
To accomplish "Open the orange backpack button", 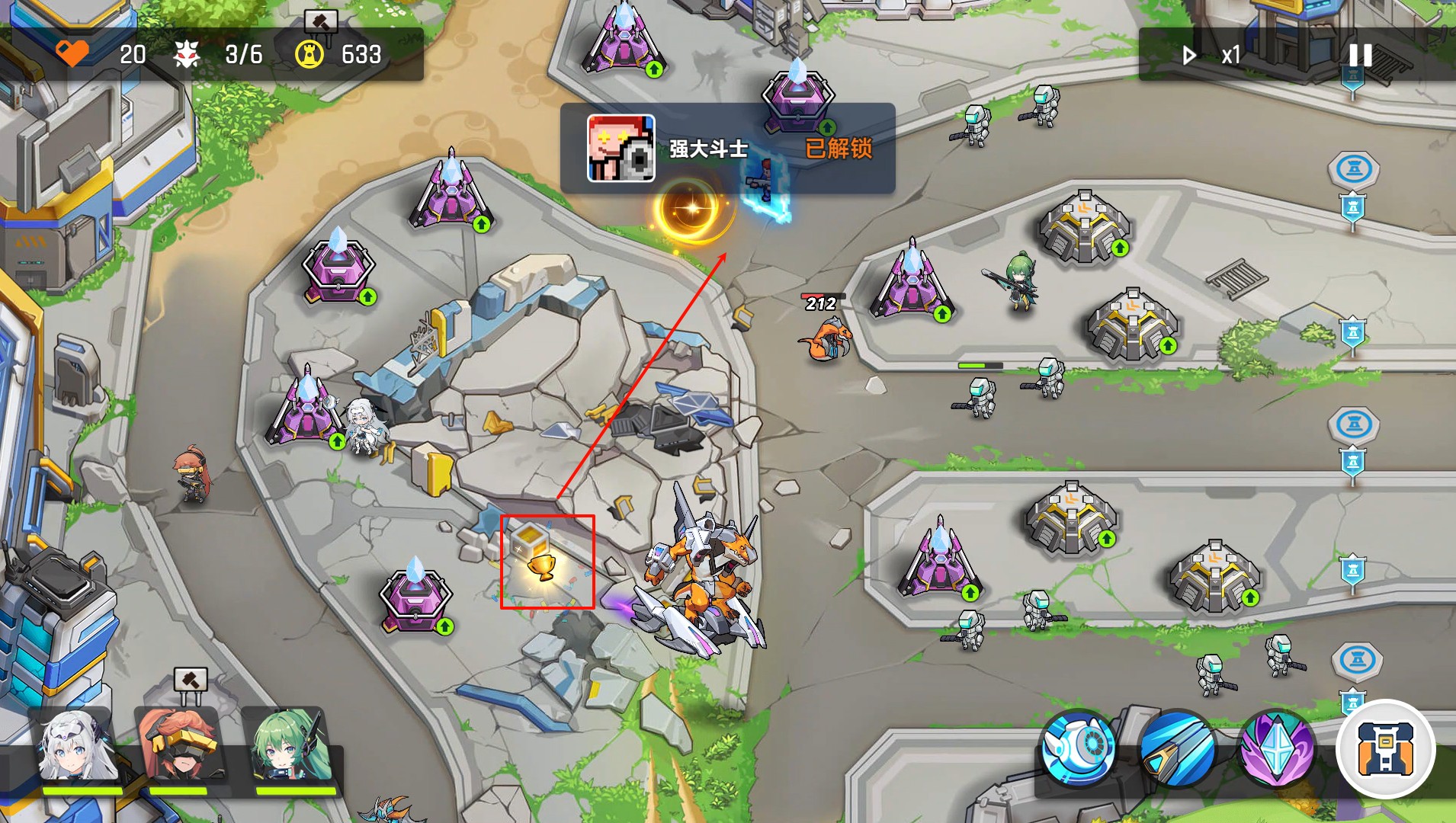I will click(x=1385, y=748).
